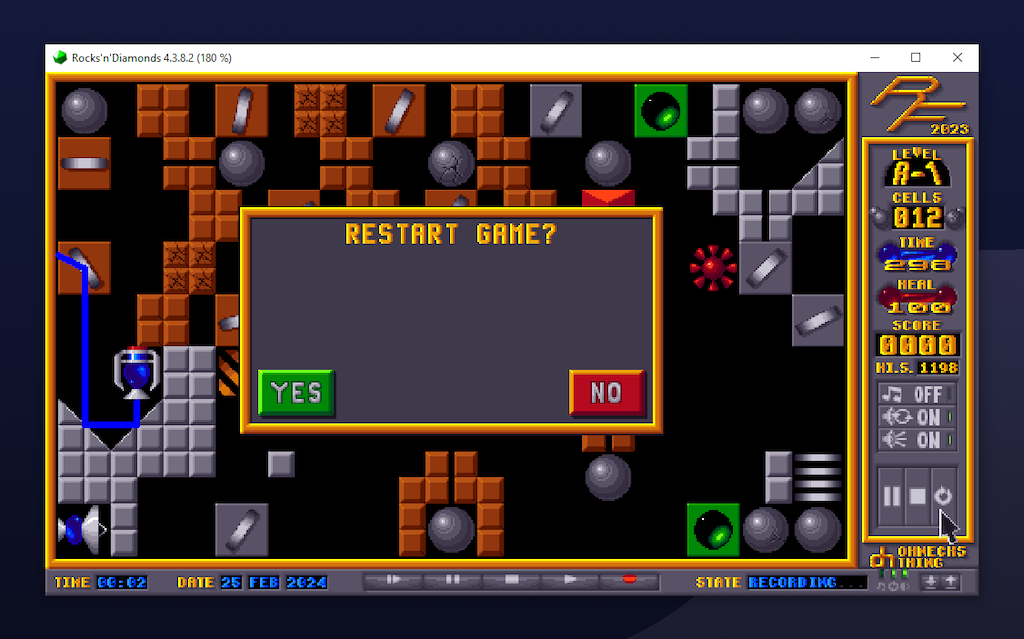Toggle the simple sound effects ON switch
The height and width of the screenshot is (639, 1024).
[917, 440]
